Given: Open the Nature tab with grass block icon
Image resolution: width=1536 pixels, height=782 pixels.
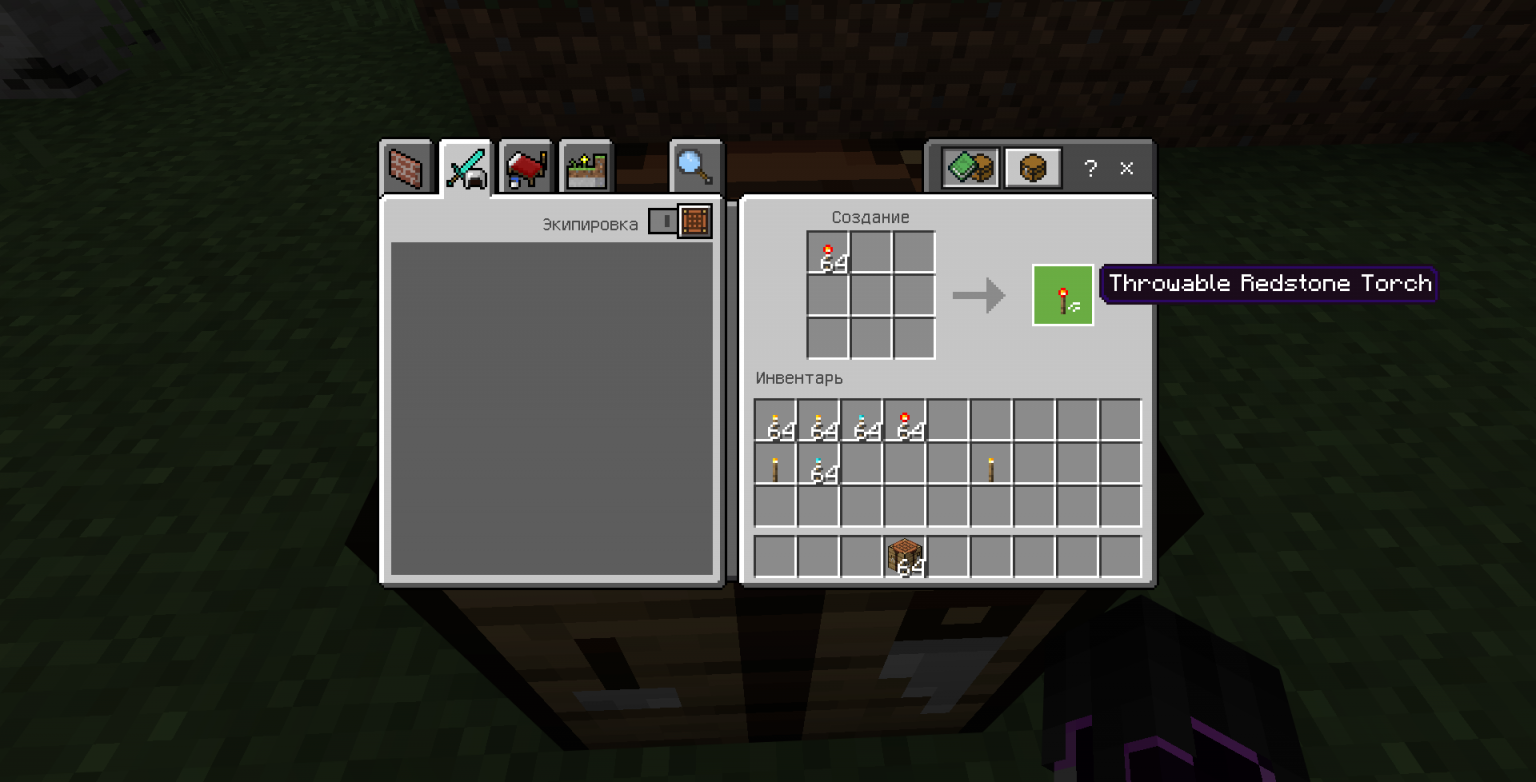Looking at the screenshot, I should [x=586, y=167].
